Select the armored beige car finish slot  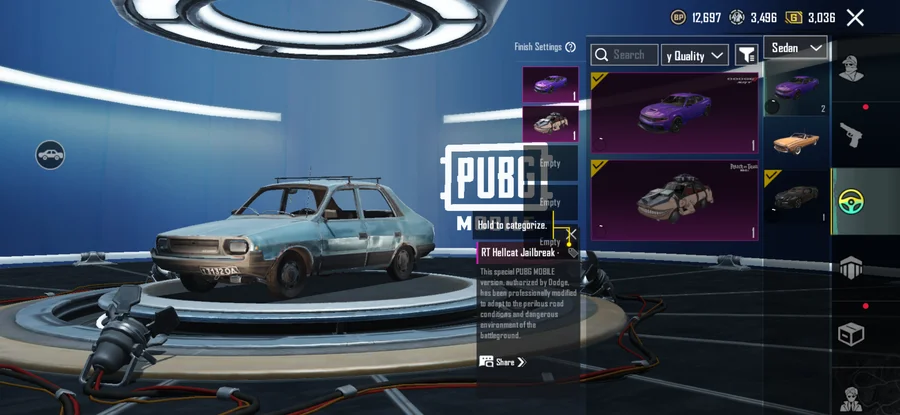tap(549, 123)
